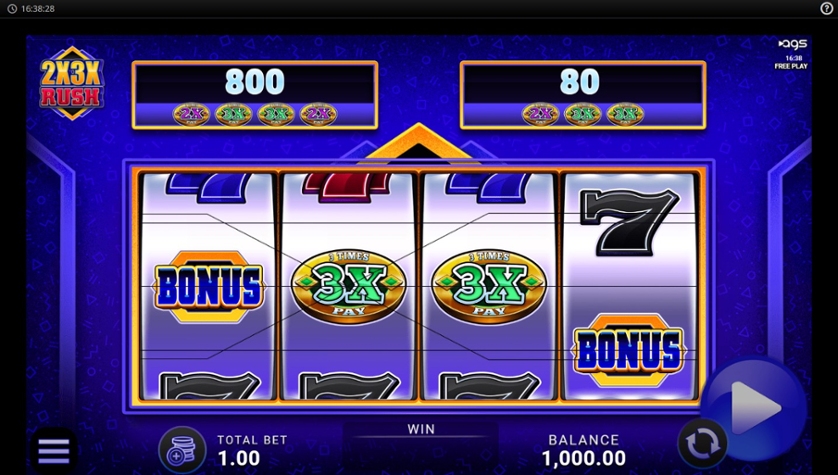Activate the circular arrows autoplay button
Viewport: 838px width, 475px height.
pyautogui.click(x=702, y=443)
